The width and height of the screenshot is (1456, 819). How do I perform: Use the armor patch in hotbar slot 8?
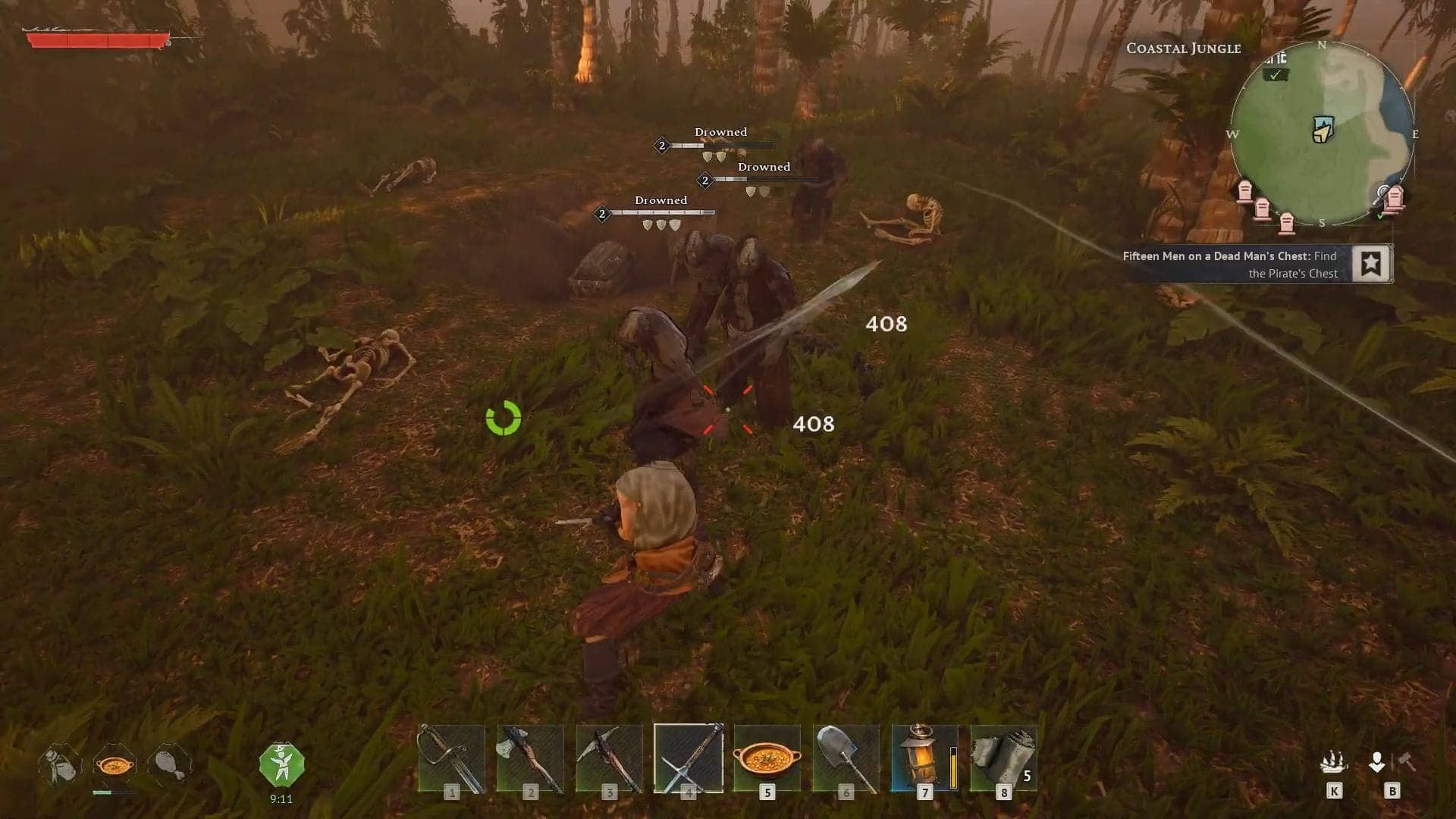click(x=1004, y=757)
